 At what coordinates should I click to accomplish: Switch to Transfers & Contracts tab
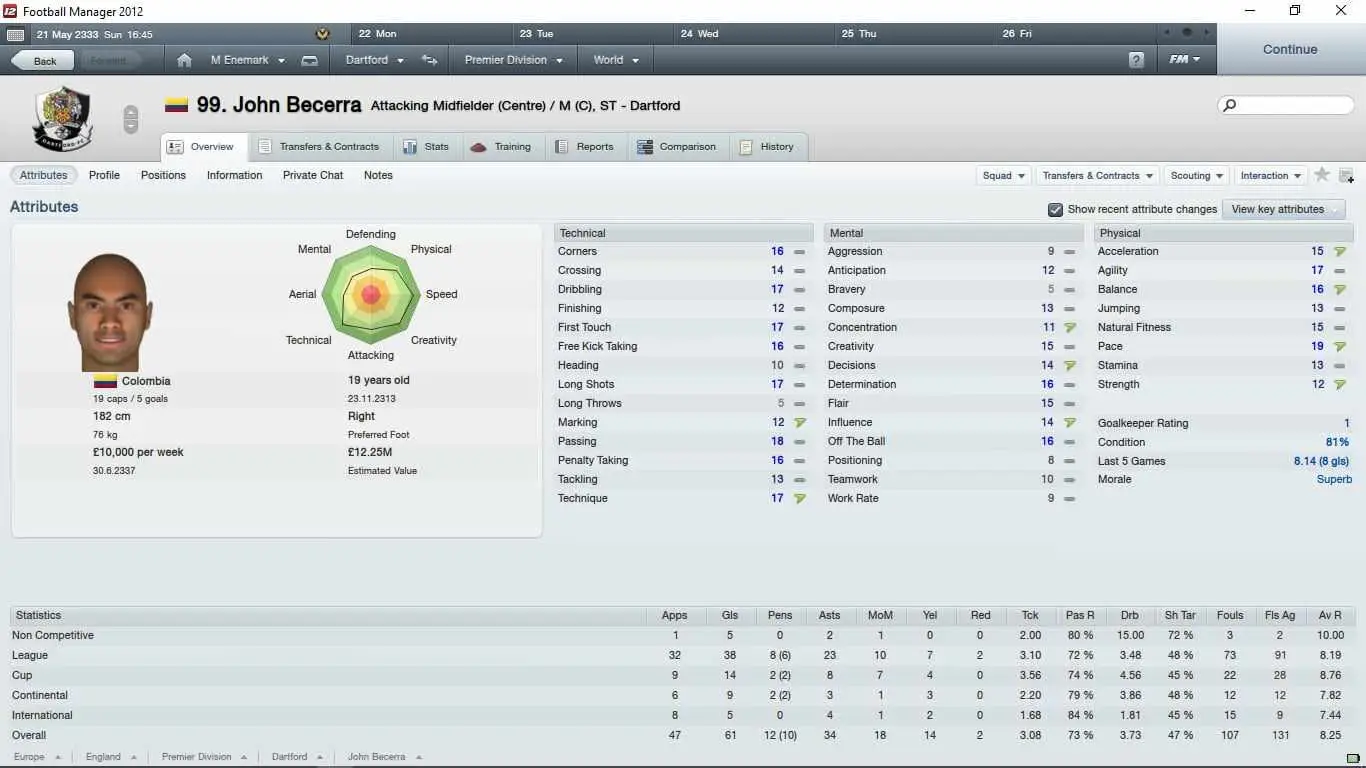(320, 147)
